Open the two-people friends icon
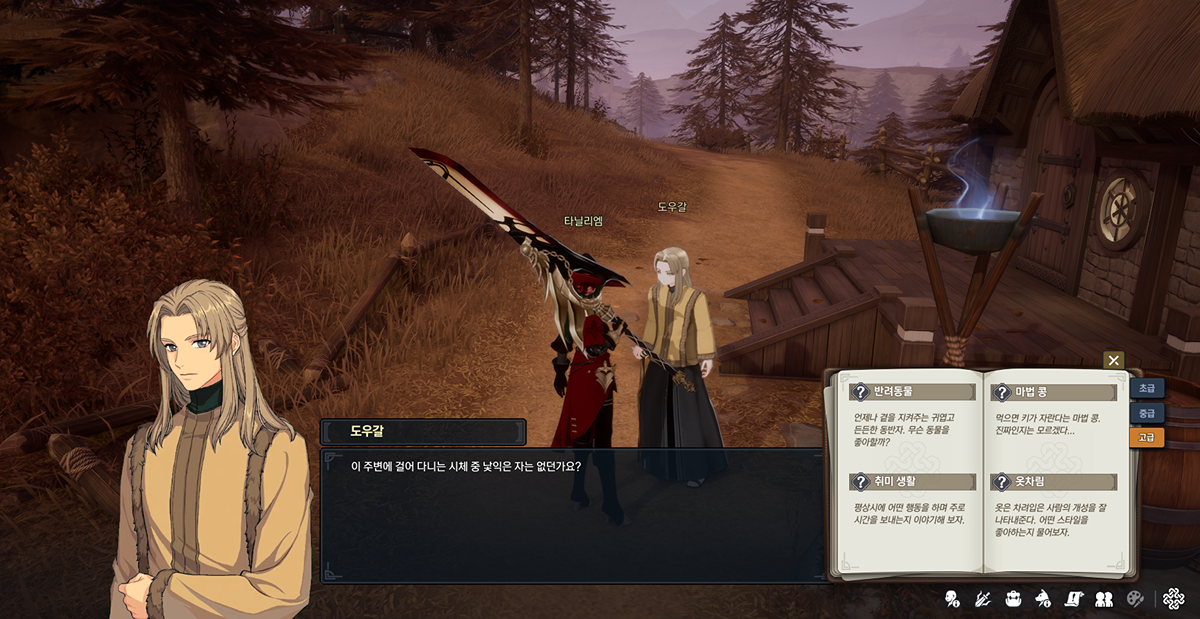 point(1104,599)
